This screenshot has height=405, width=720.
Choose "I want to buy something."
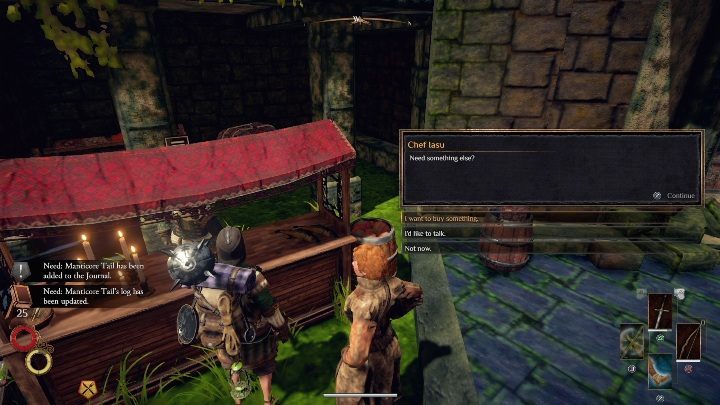[441, 218]
